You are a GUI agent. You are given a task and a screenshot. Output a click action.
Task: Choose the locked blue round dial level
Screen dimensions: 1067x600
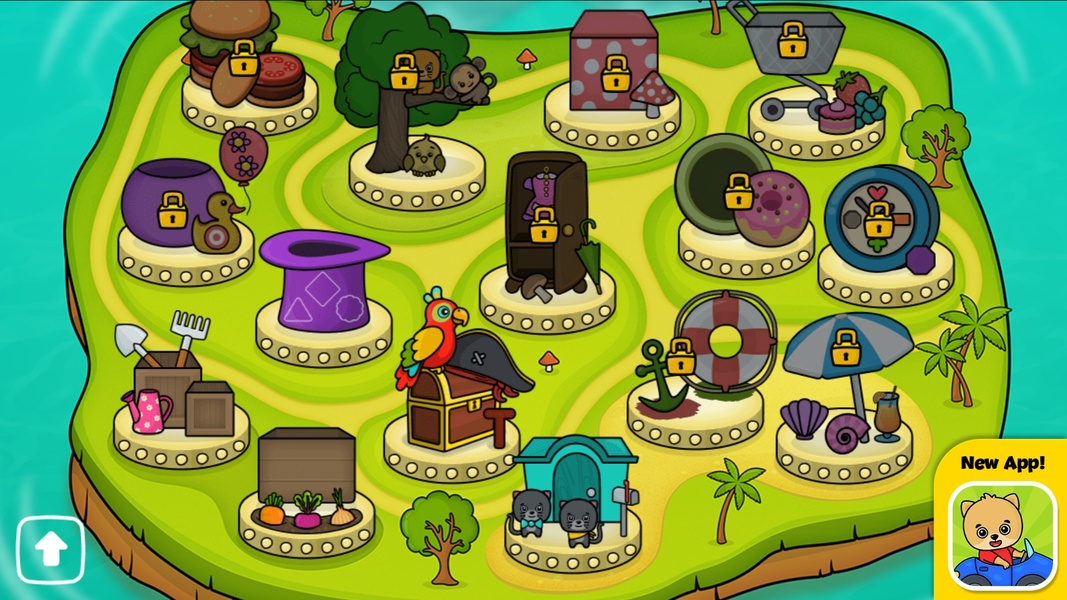pyautogui.click(x=878, y=220)
